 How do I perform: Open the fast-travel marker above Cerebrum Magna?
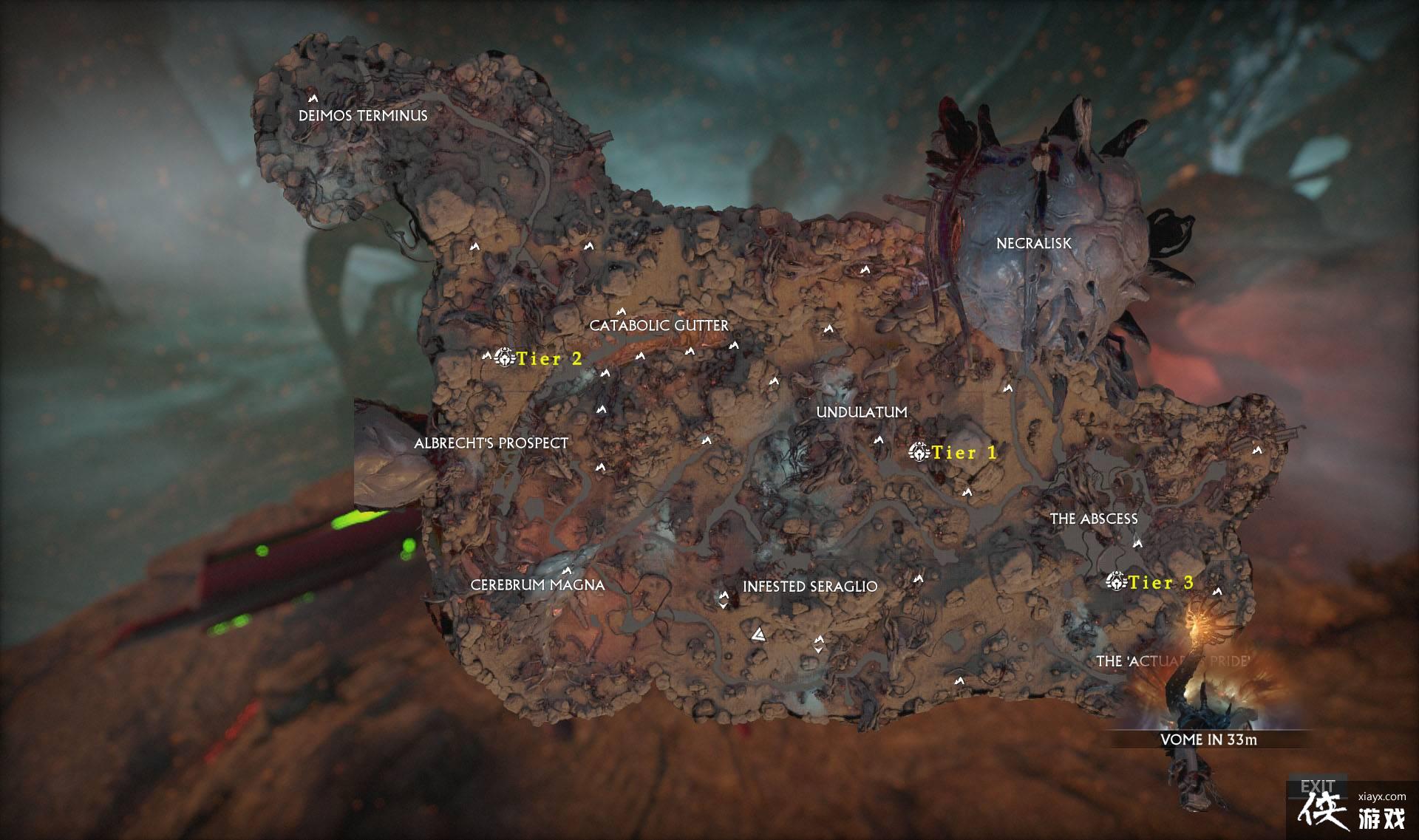click(x=567, y=570)
